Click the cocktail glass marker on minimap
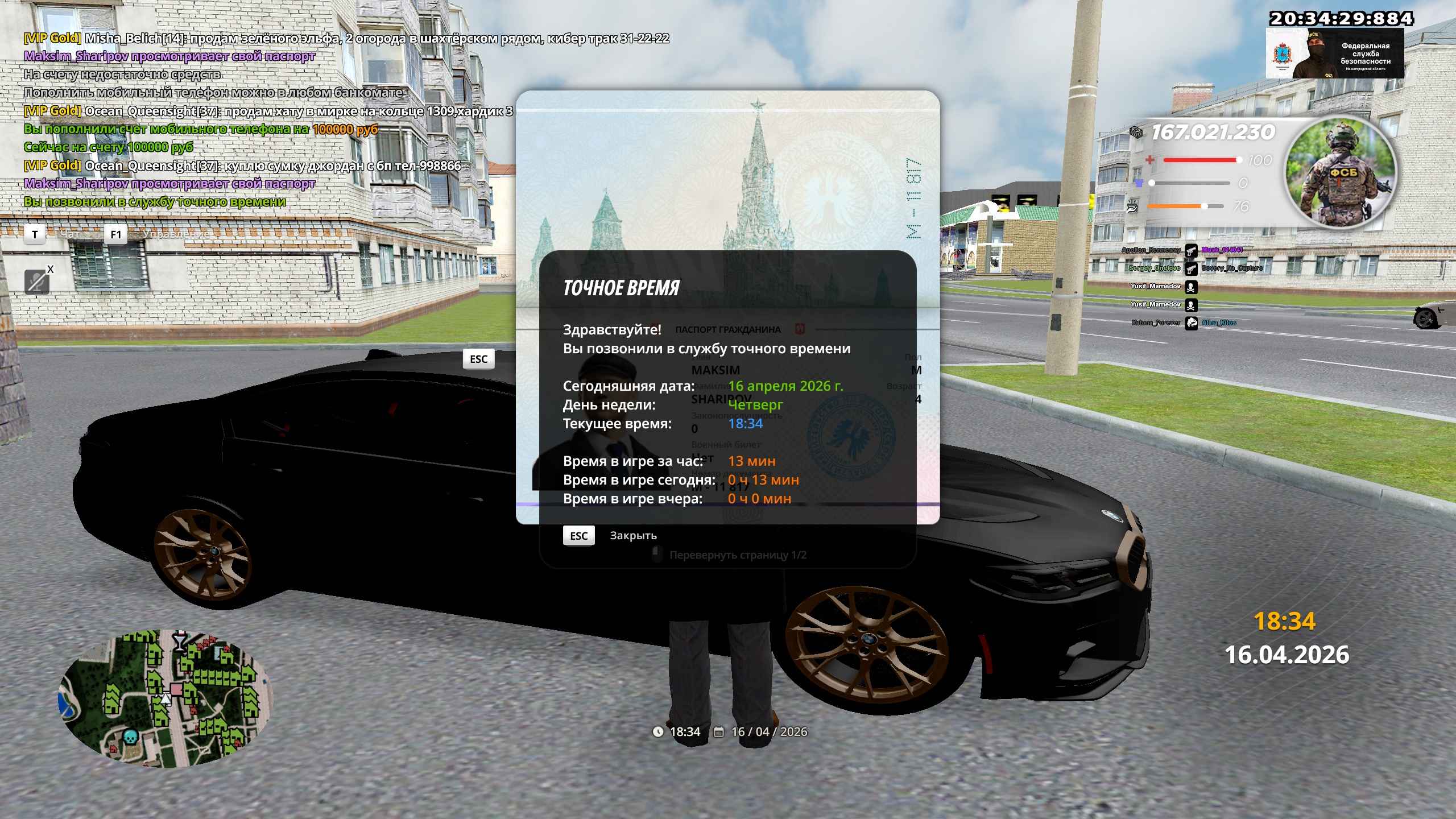This screenshot has height=819, width=1456. coord(180,640)
